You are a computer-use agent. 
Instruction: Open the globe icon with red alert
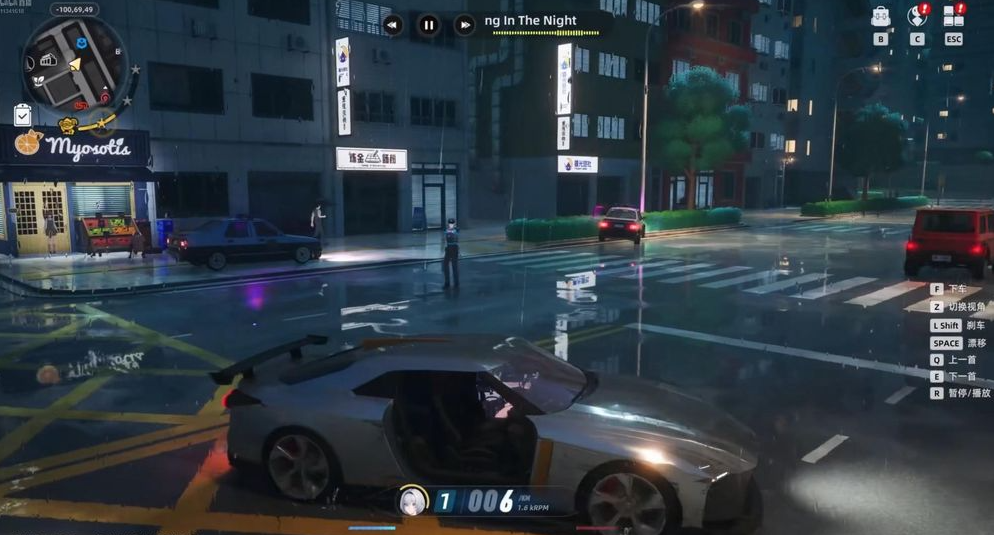tap(916, 16)
